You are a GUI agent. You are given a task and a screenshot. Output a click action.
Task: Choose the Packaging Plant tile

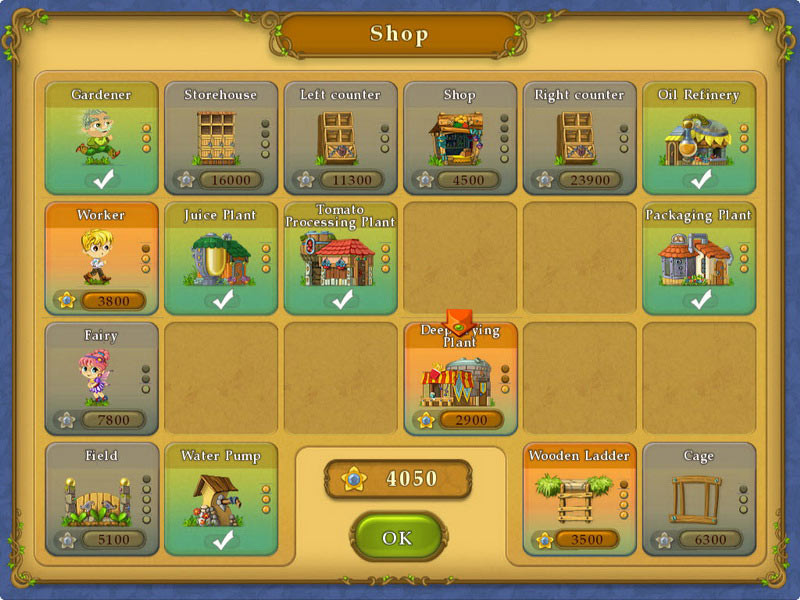(699, 258)
